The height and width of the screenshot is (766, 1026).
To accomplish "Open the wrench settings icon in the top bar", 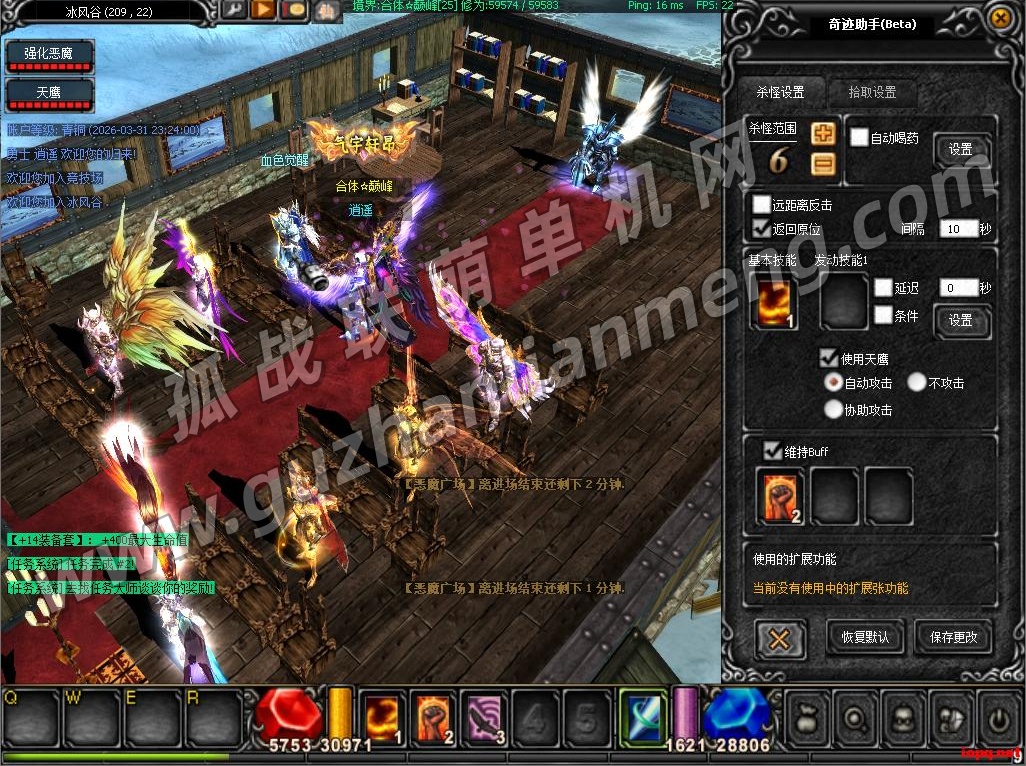I will (x=234, y=11).
